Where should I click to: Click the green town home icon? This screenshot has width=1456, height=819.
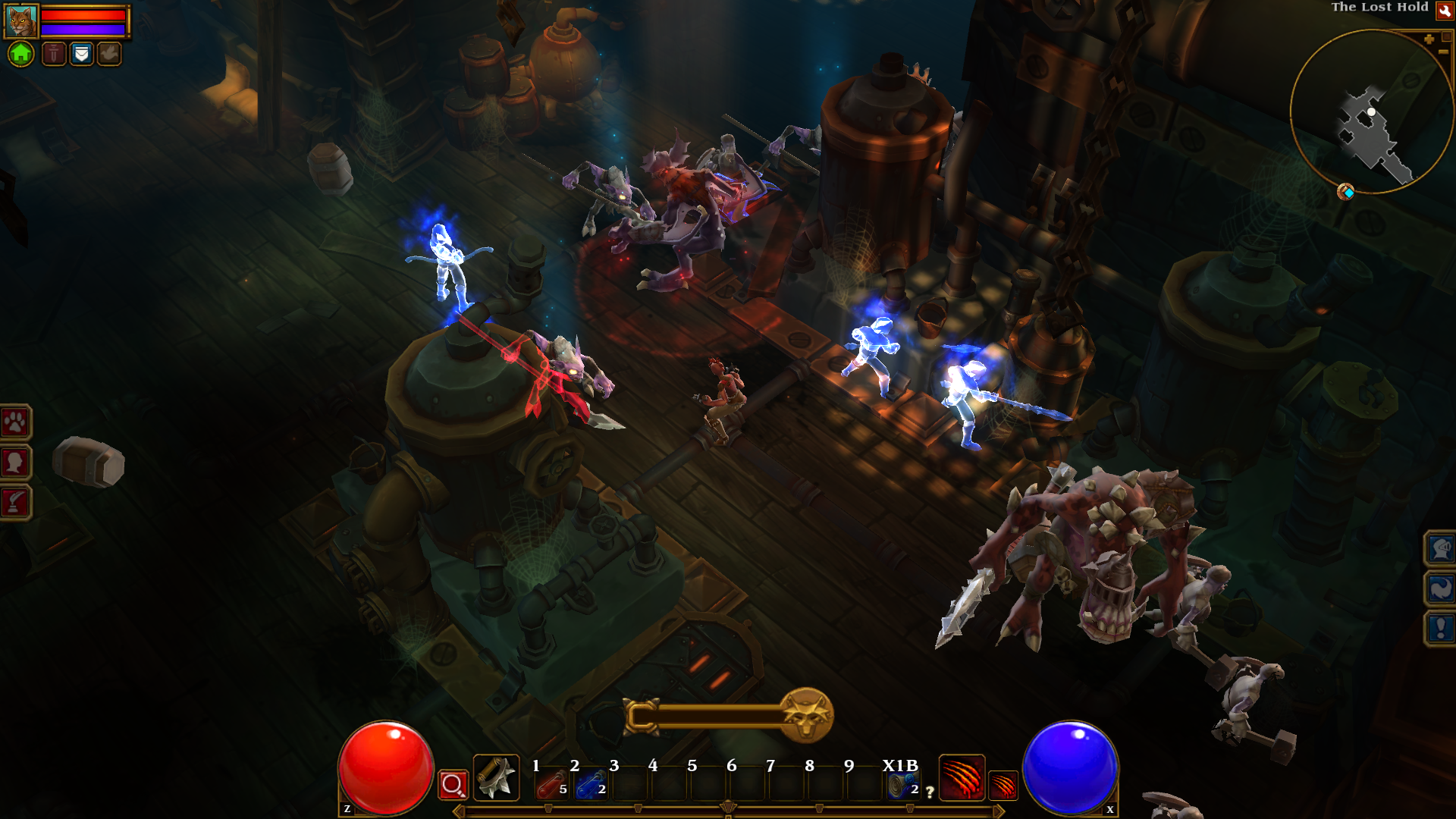coord(20,53)
